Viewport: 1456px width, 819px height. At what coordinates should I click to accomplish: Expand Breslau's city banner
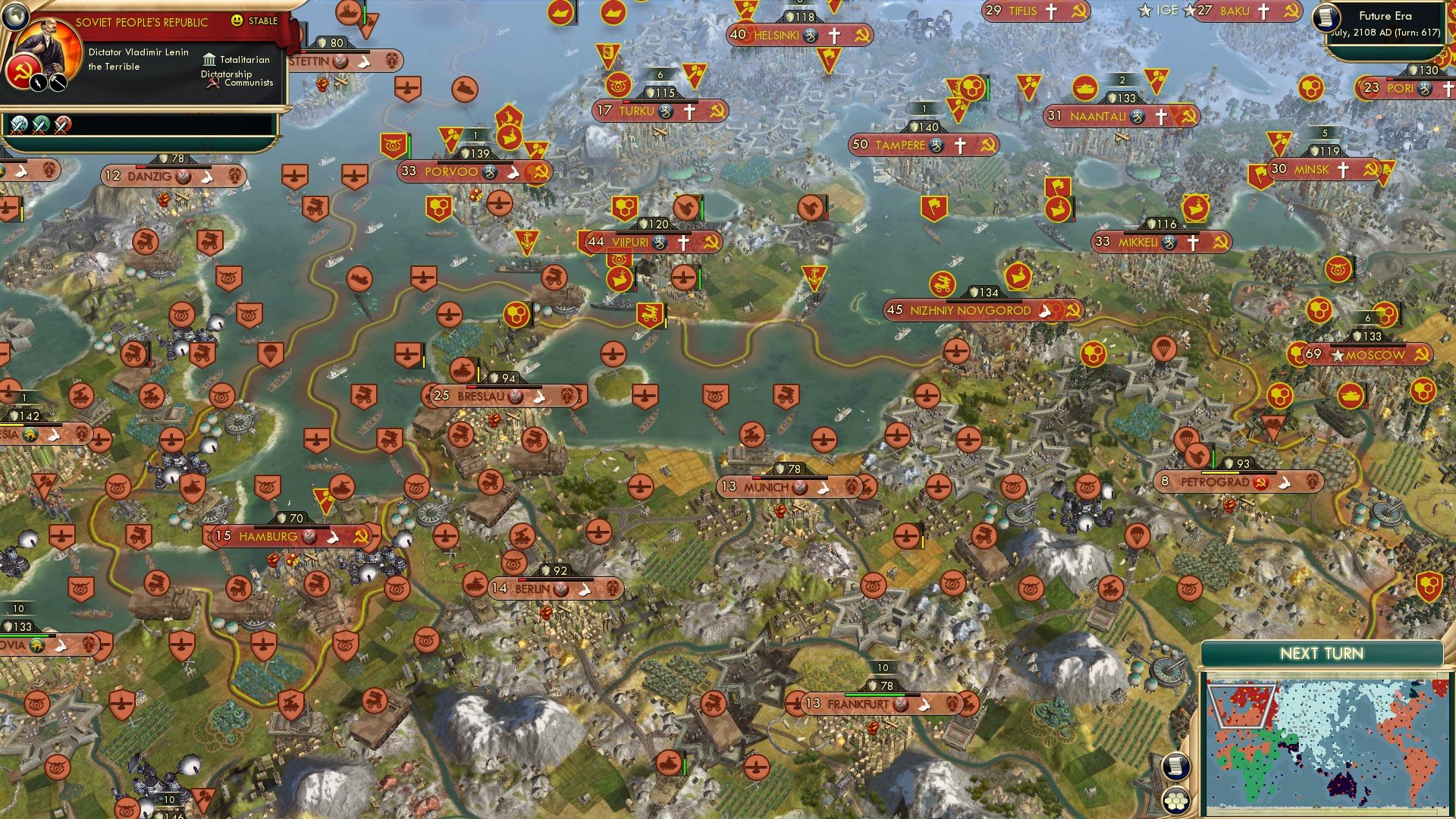tap(485, 395)
